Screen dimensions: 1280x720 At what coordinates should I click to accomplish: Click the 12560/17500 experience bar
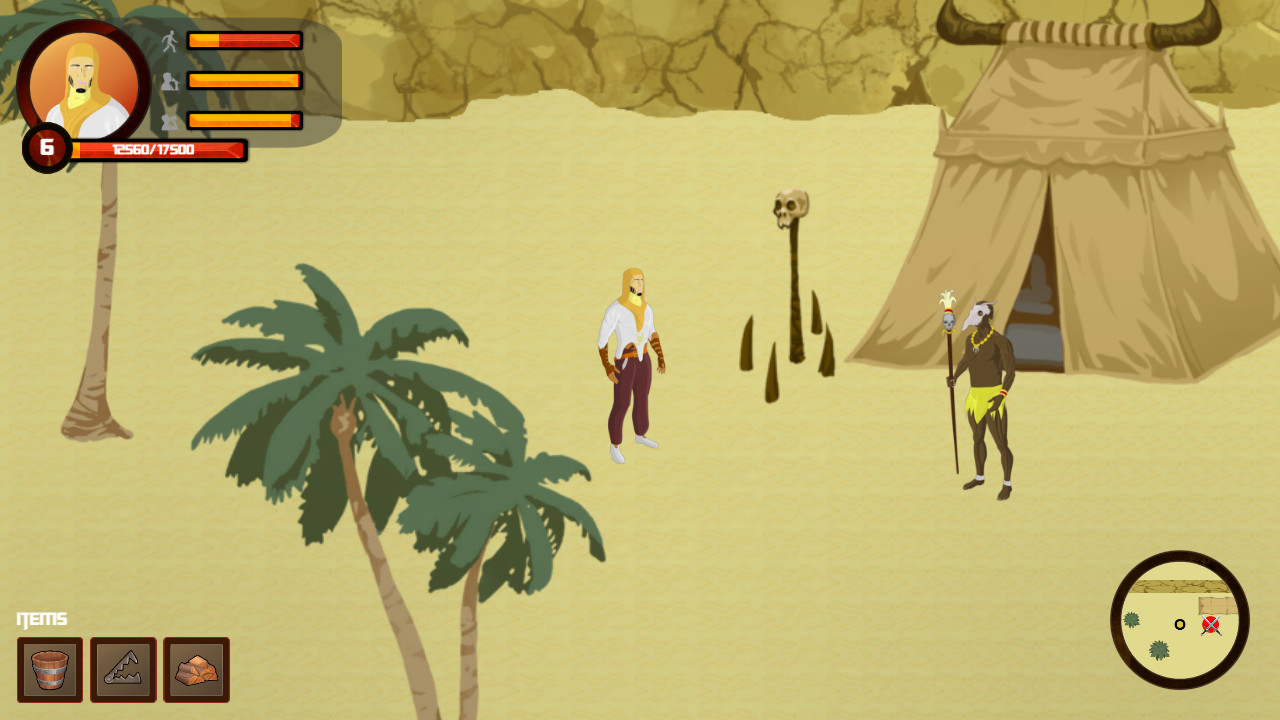(x=155, y=150)
